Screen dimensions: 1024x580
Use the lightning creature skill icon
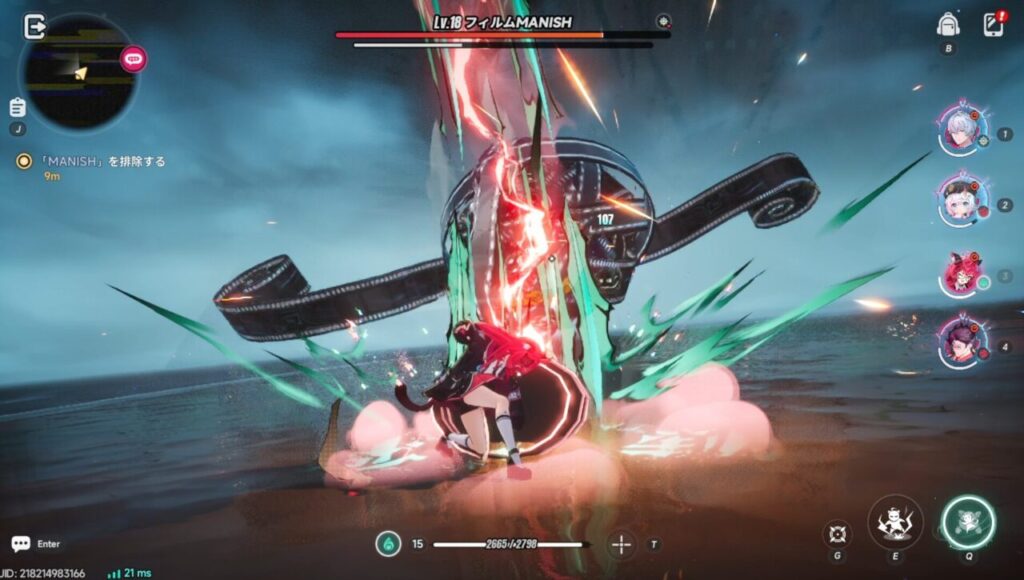895,522
